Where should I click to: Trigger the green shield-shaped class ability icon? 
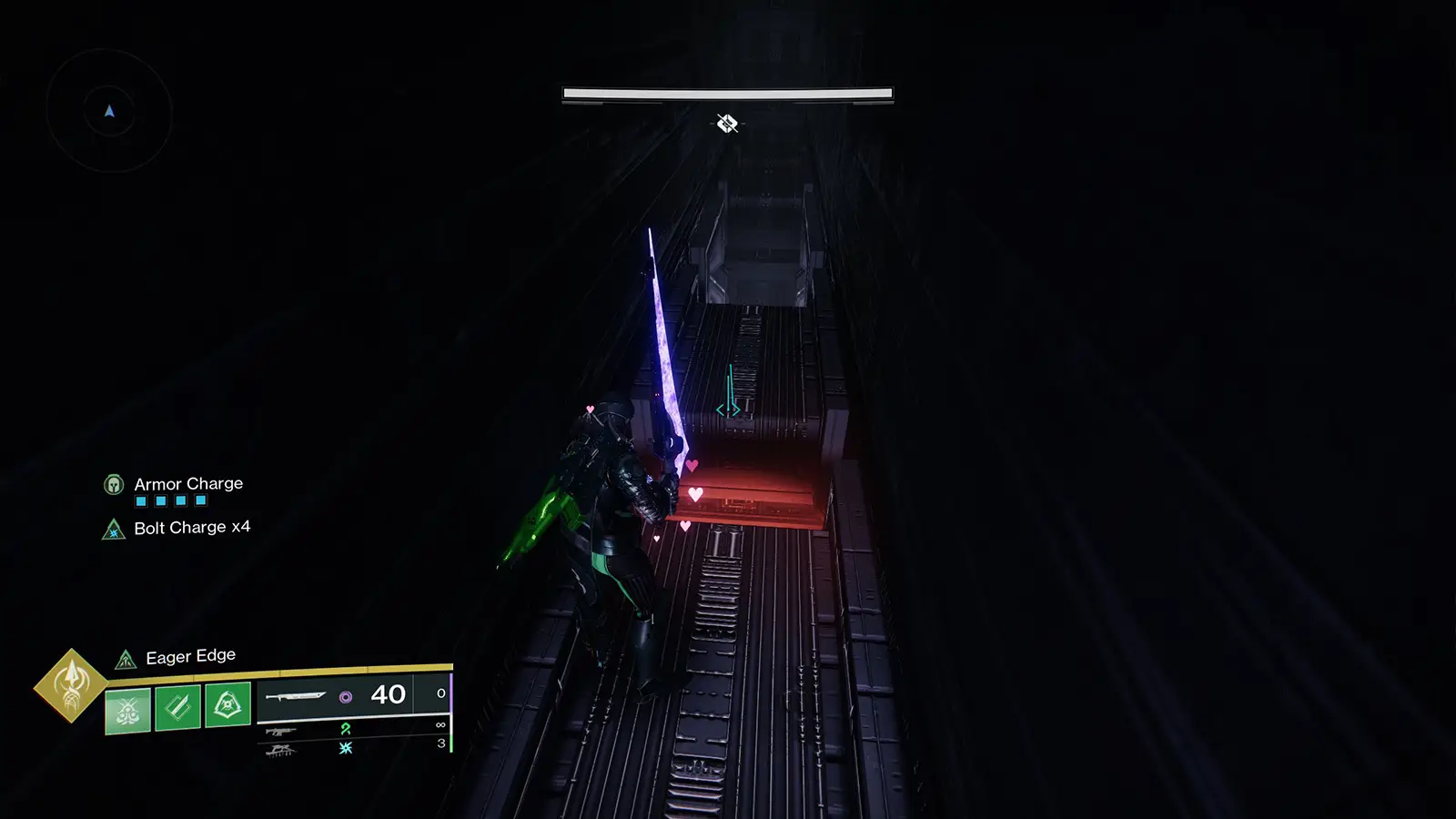[x=227, y=703]
